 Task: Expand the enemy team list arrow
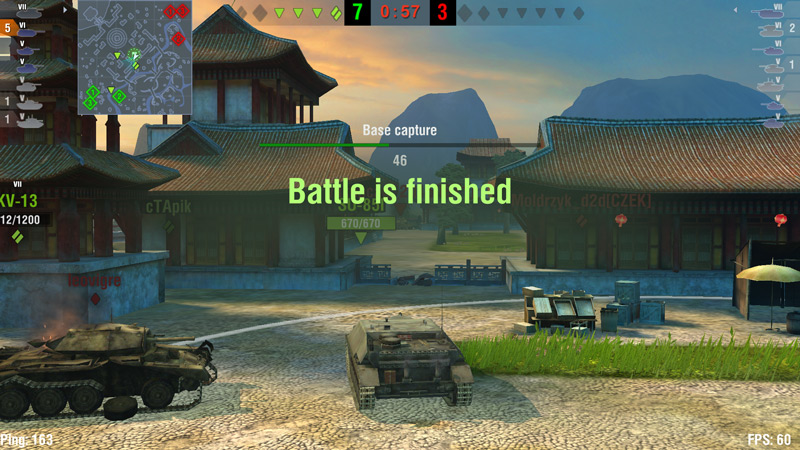tap(734, 10)
